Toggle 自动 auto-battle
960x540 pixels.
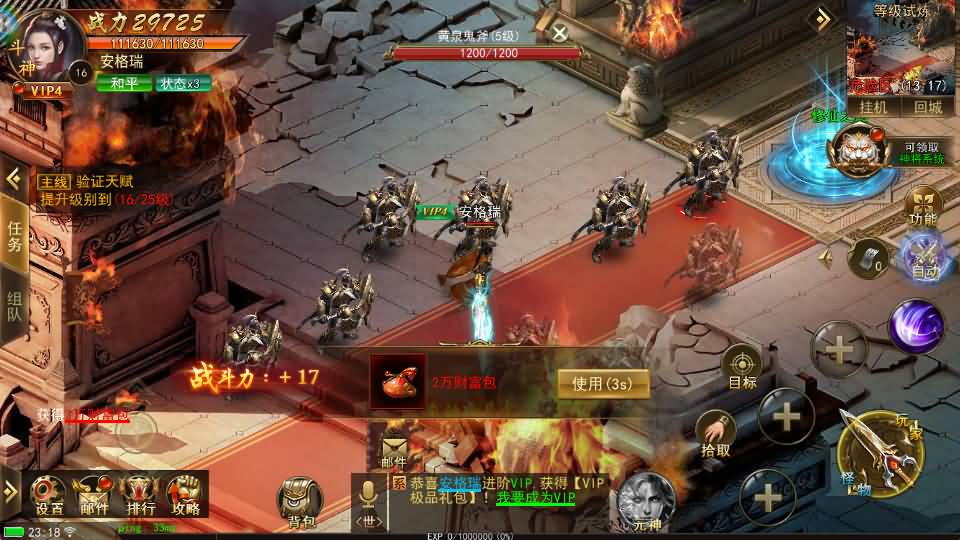[x=924, y=257]
